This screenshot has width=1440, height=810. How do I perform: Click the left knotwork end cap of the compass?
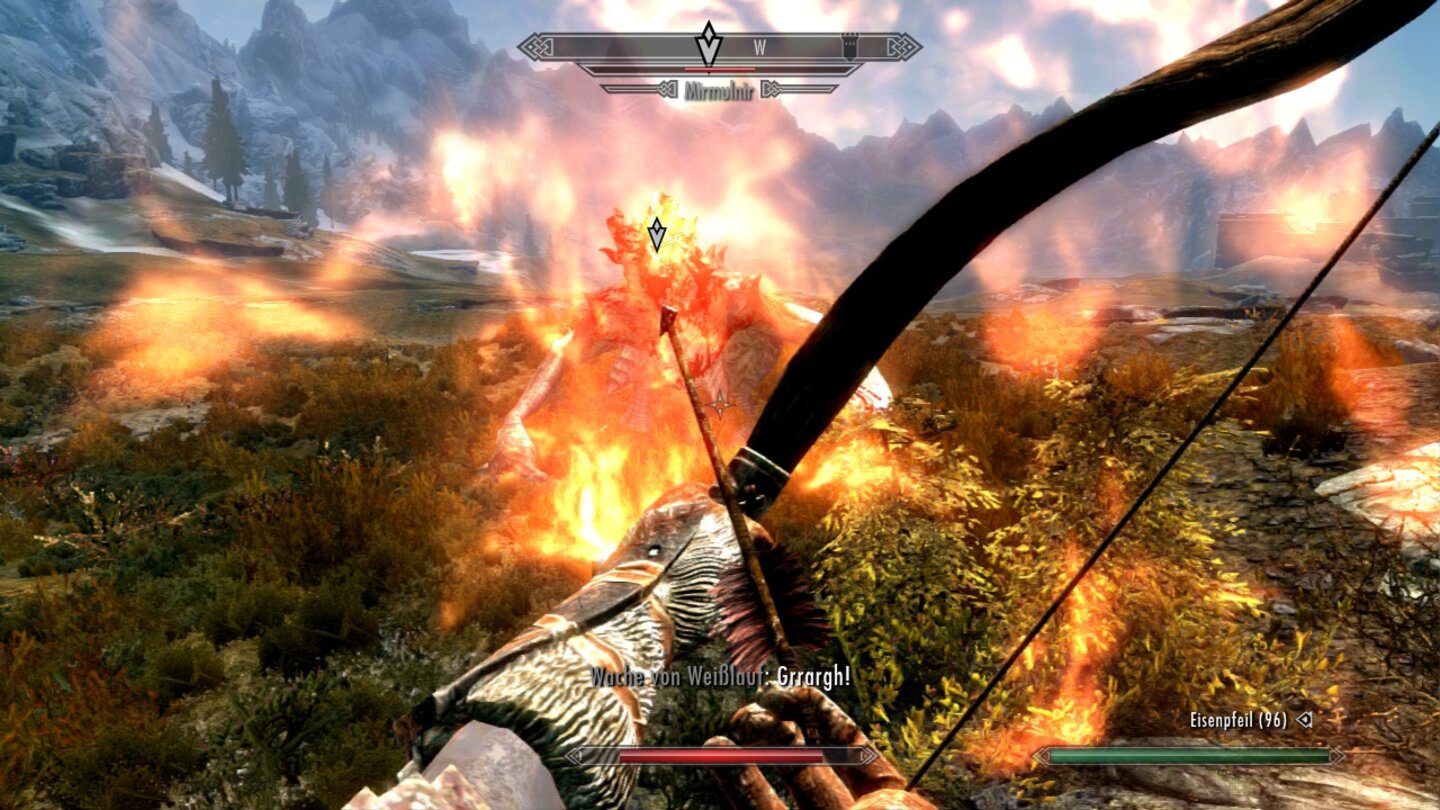coord(537,47)
